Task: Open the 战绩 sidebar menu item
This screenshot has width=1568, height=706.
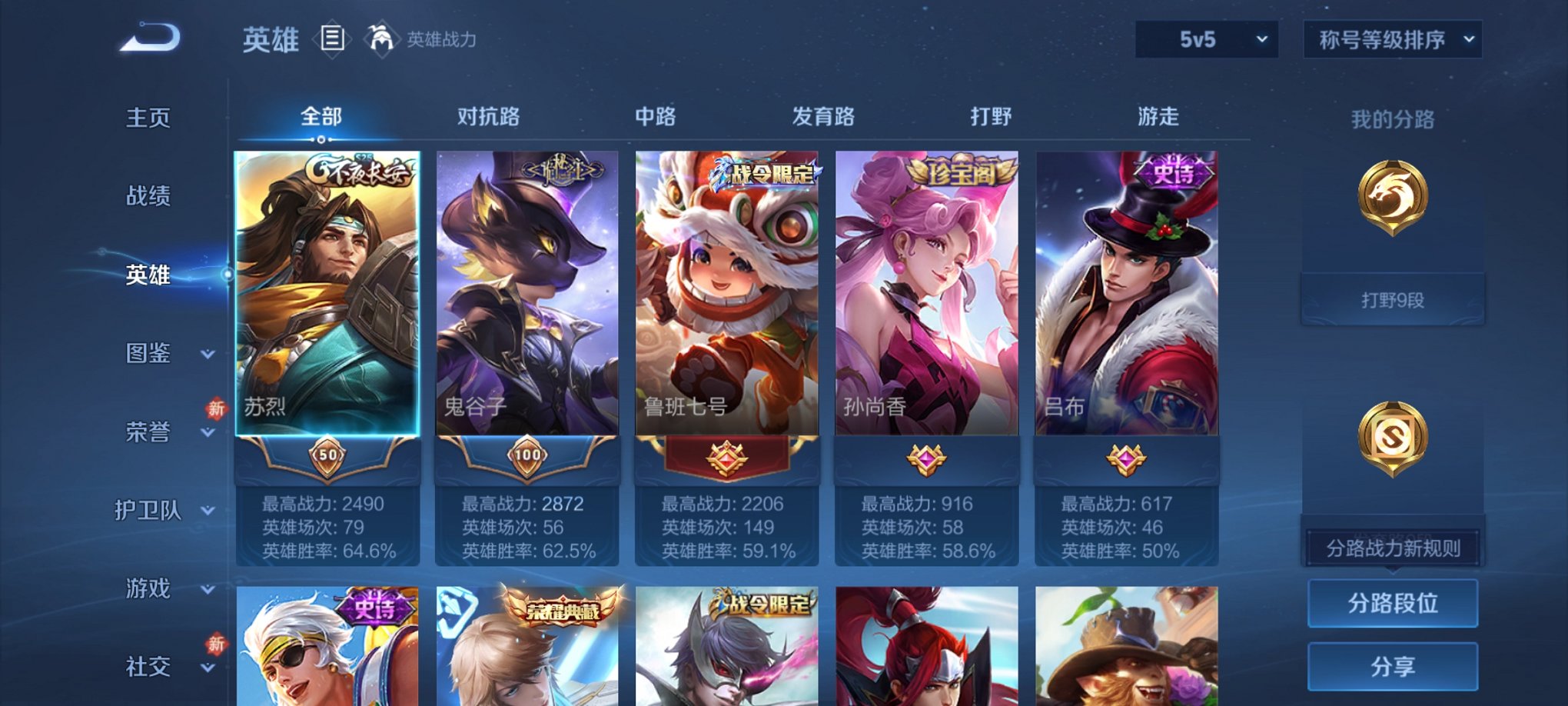Action: 146,198
